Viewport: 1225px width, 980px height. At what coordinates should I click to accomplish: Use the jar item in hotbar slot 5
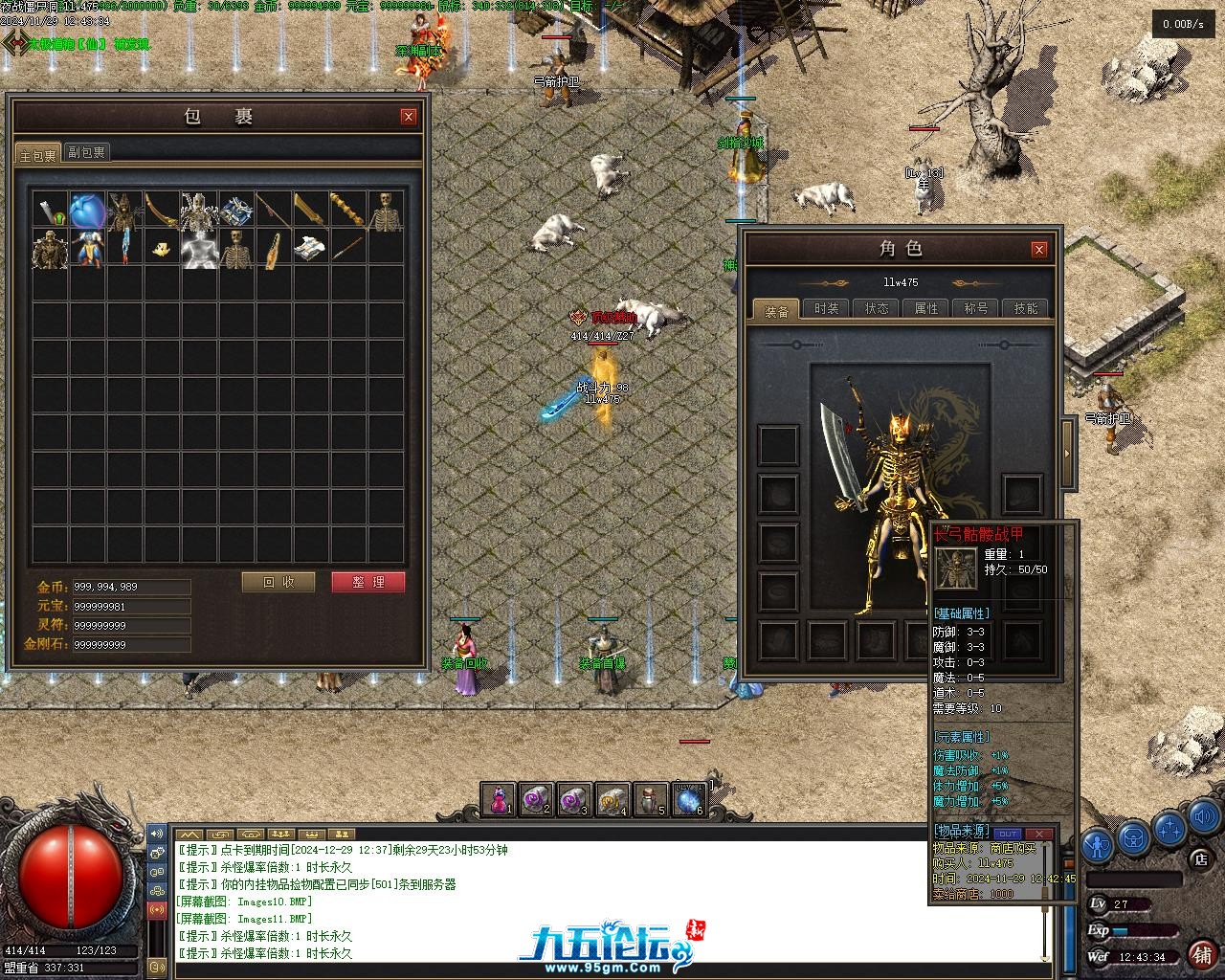pyautogui.click(x=650, y=800)
